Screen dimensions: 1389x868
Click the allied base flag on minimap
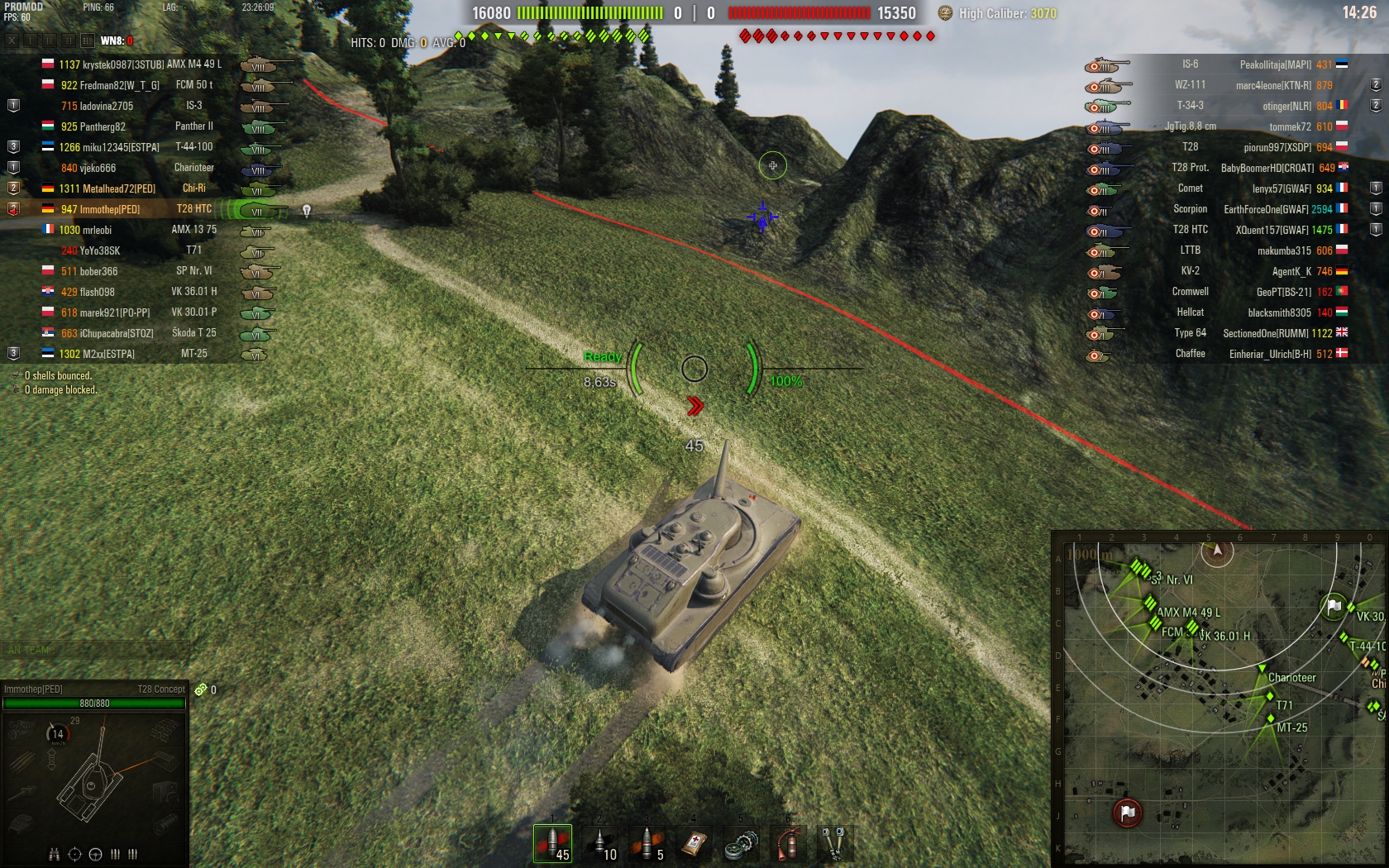tap(1334, 607)
